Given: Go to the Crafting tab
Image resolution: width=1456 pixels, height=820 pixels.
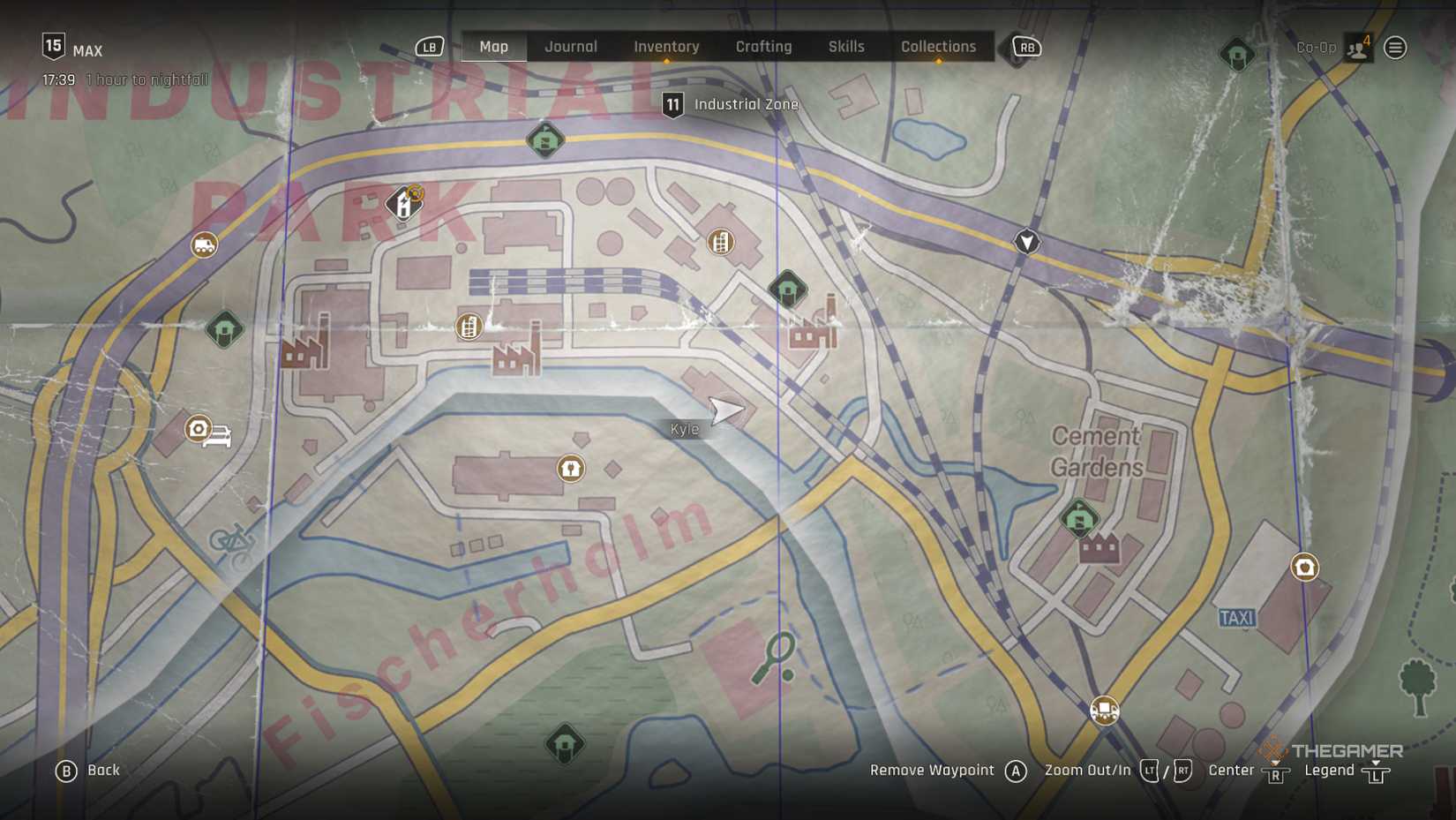Looking at the screenshot, I should pos(763,47).
